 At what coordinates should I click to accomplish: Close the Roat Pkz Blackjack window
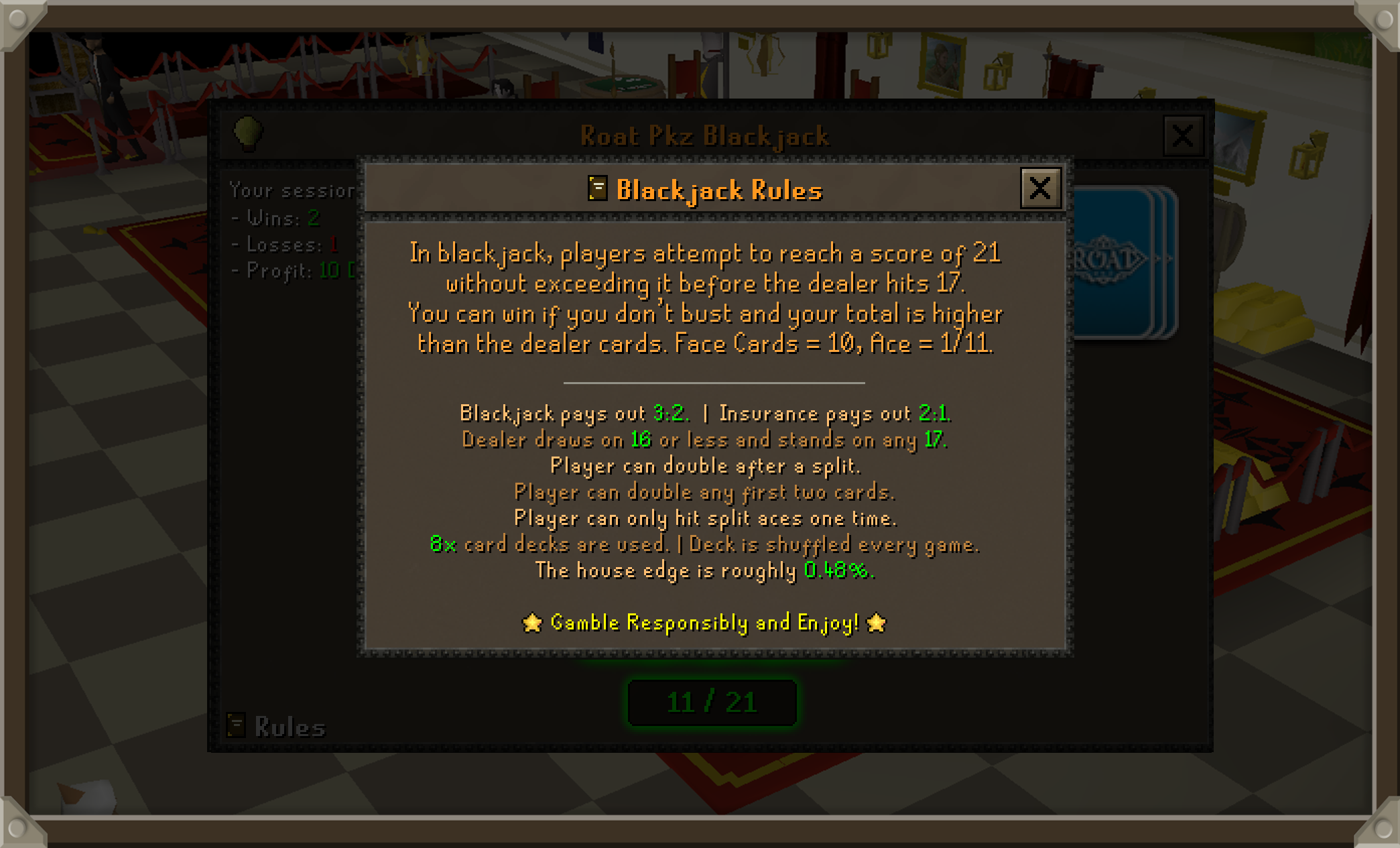tap(1182, 136)
